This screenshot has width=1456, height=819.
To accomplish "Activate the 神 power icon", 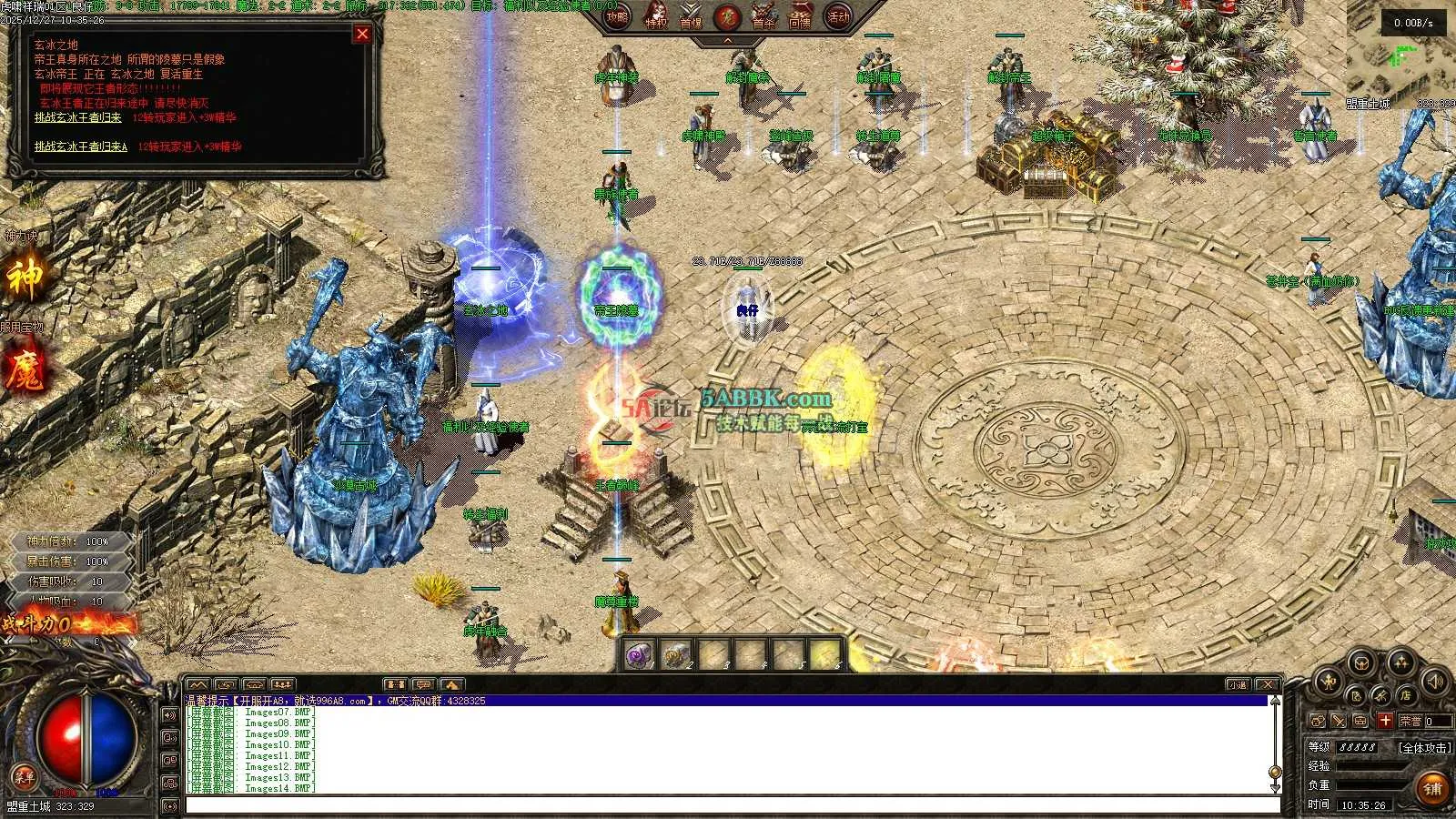I will click(x=25, y=278).
